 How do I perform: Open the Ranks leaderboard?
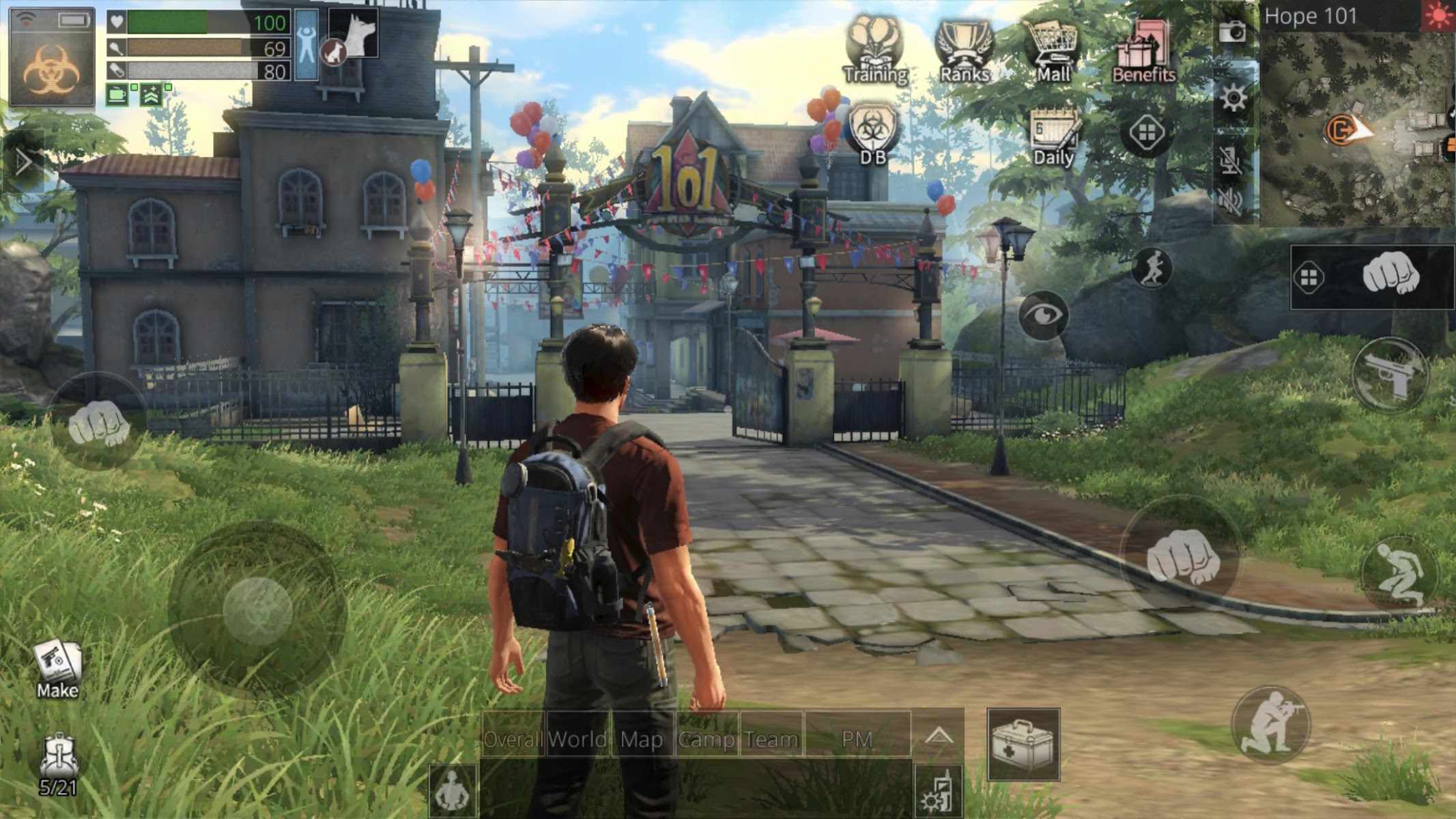point(964,51)
